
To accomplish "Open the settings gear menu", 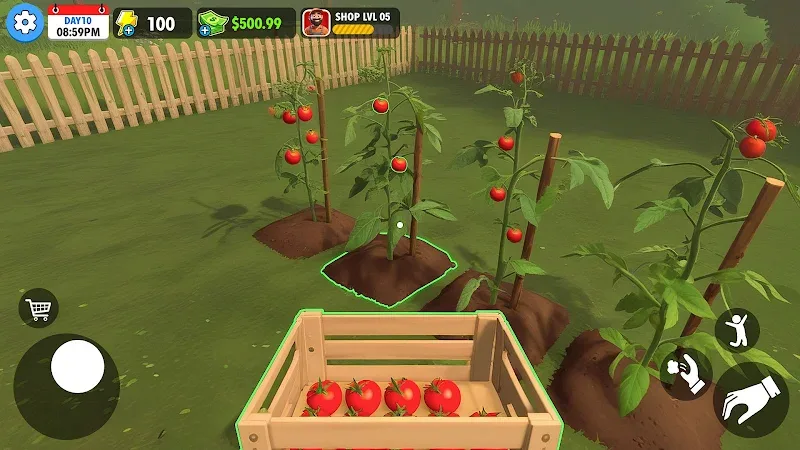I will (24, 22).
